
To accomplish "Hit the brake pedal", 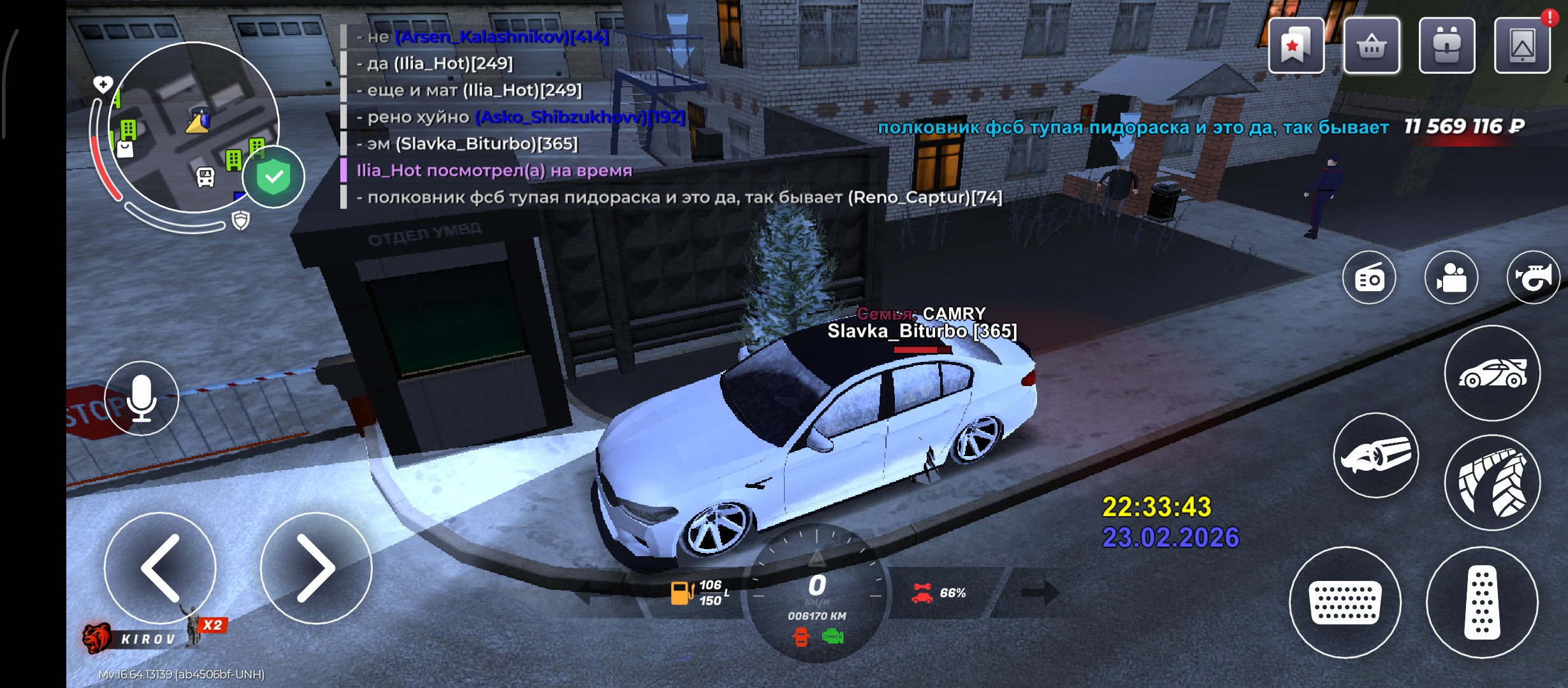I will pyautogui.click(x=1345, y=603).
